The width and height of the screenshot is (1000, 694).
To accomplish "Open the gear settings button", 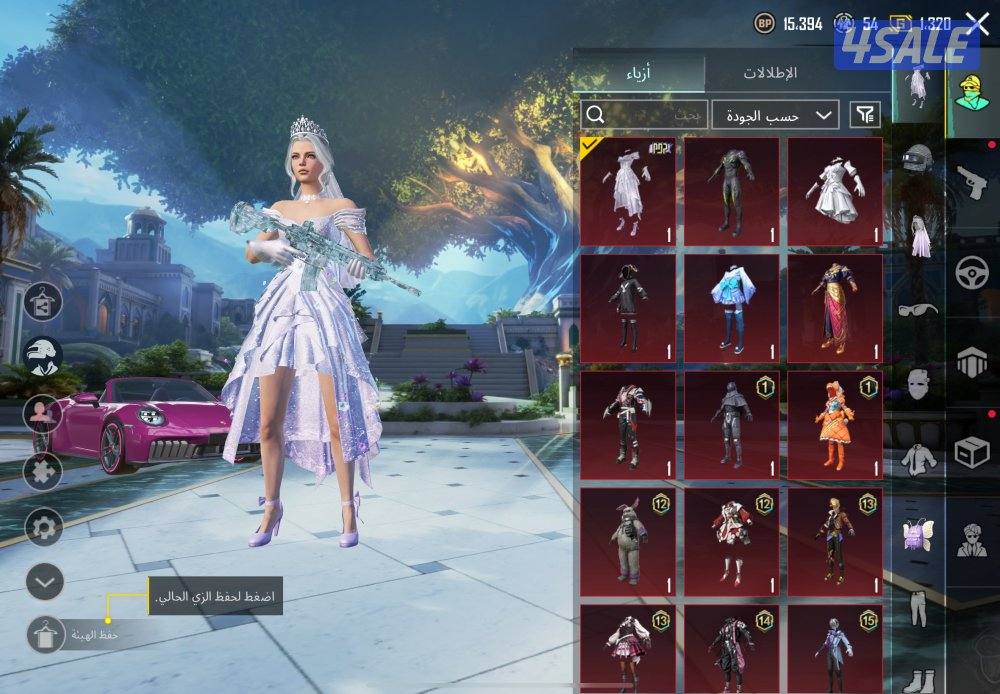I will point(44,526).
